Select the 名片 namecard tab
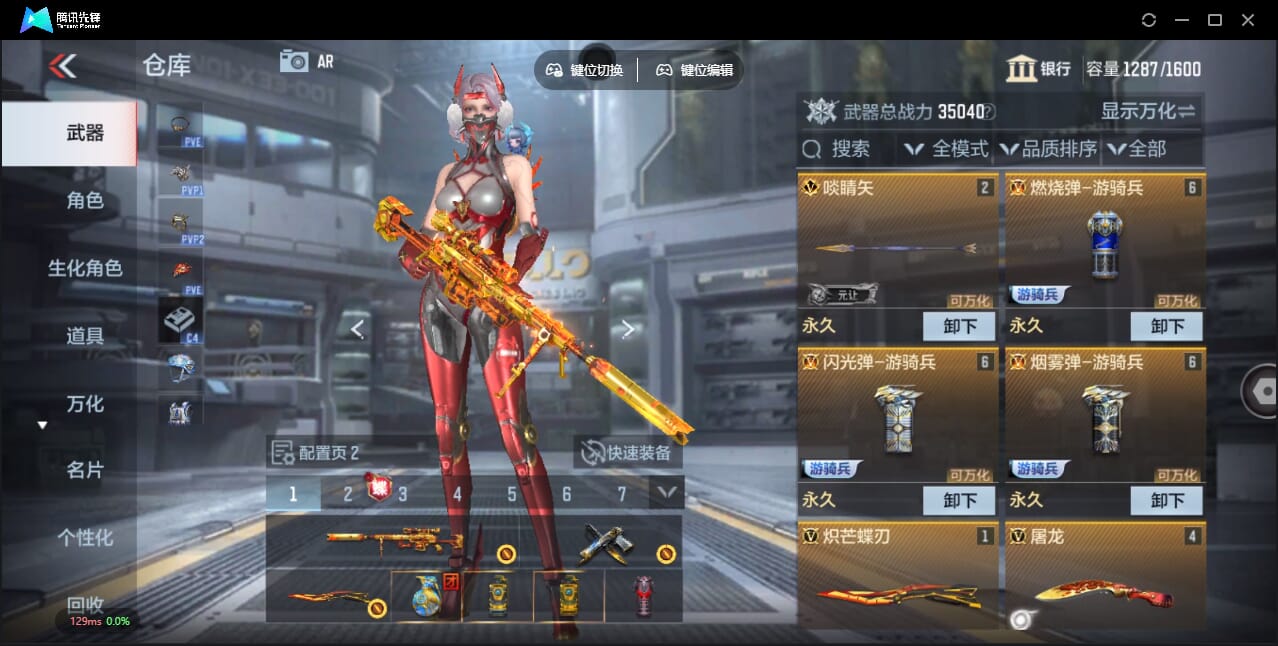Viewport: 1278px width, 646px height. (85, 470)
